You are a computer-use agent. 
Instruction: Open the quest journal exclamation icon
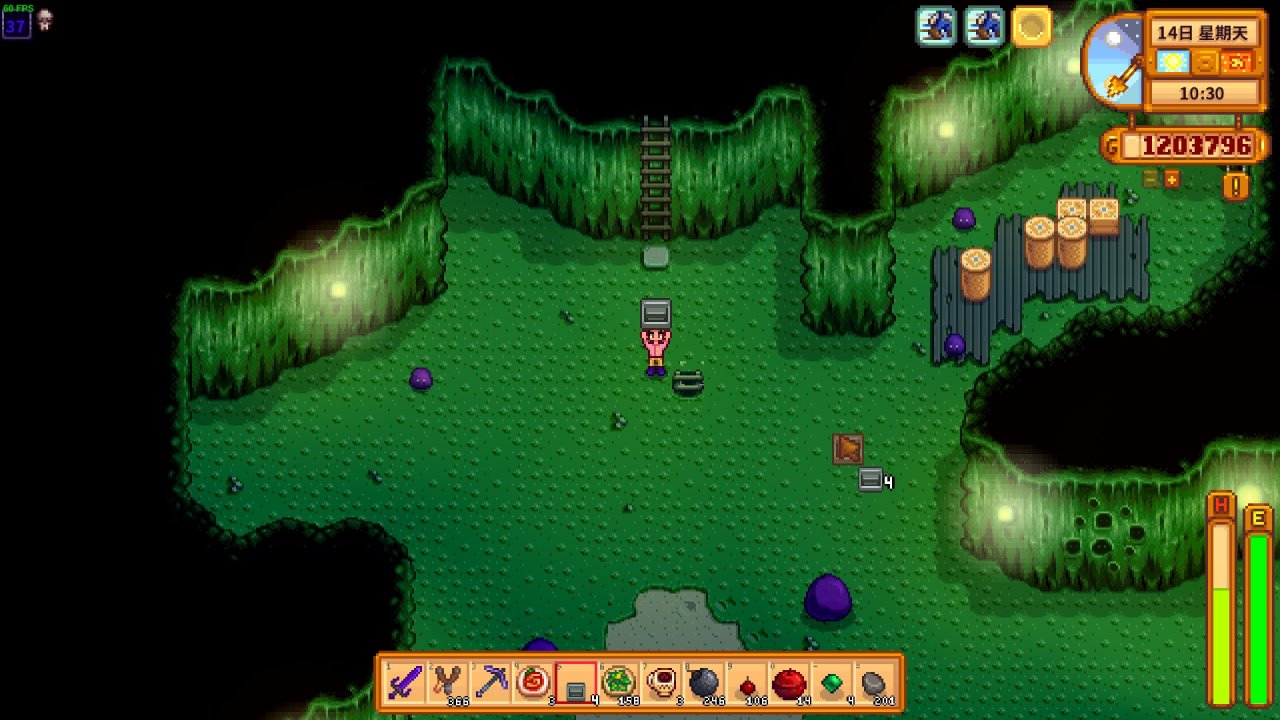click(1236, 186)
